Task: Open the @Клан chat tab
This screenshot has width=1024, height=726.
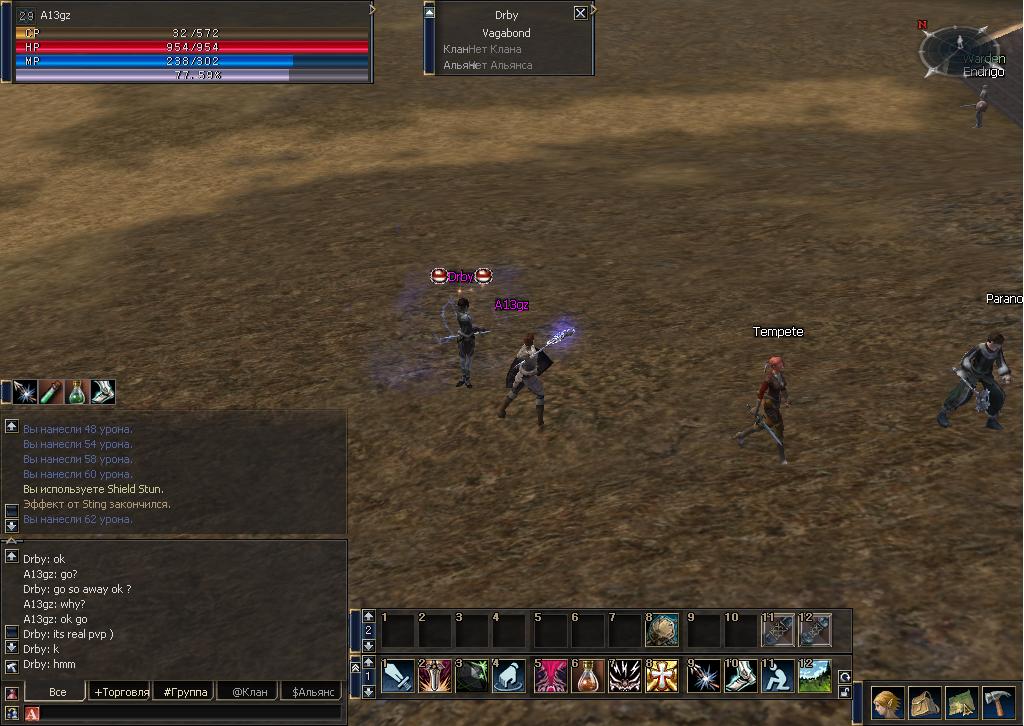Action: click(x=249, y=691)
